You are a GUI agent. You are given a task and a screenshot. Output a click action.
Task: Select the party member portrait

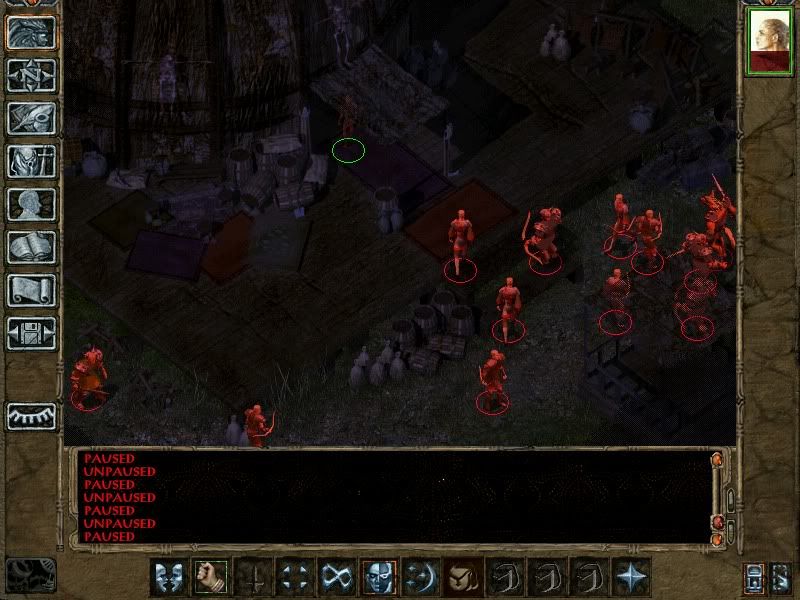coord(769,42)
